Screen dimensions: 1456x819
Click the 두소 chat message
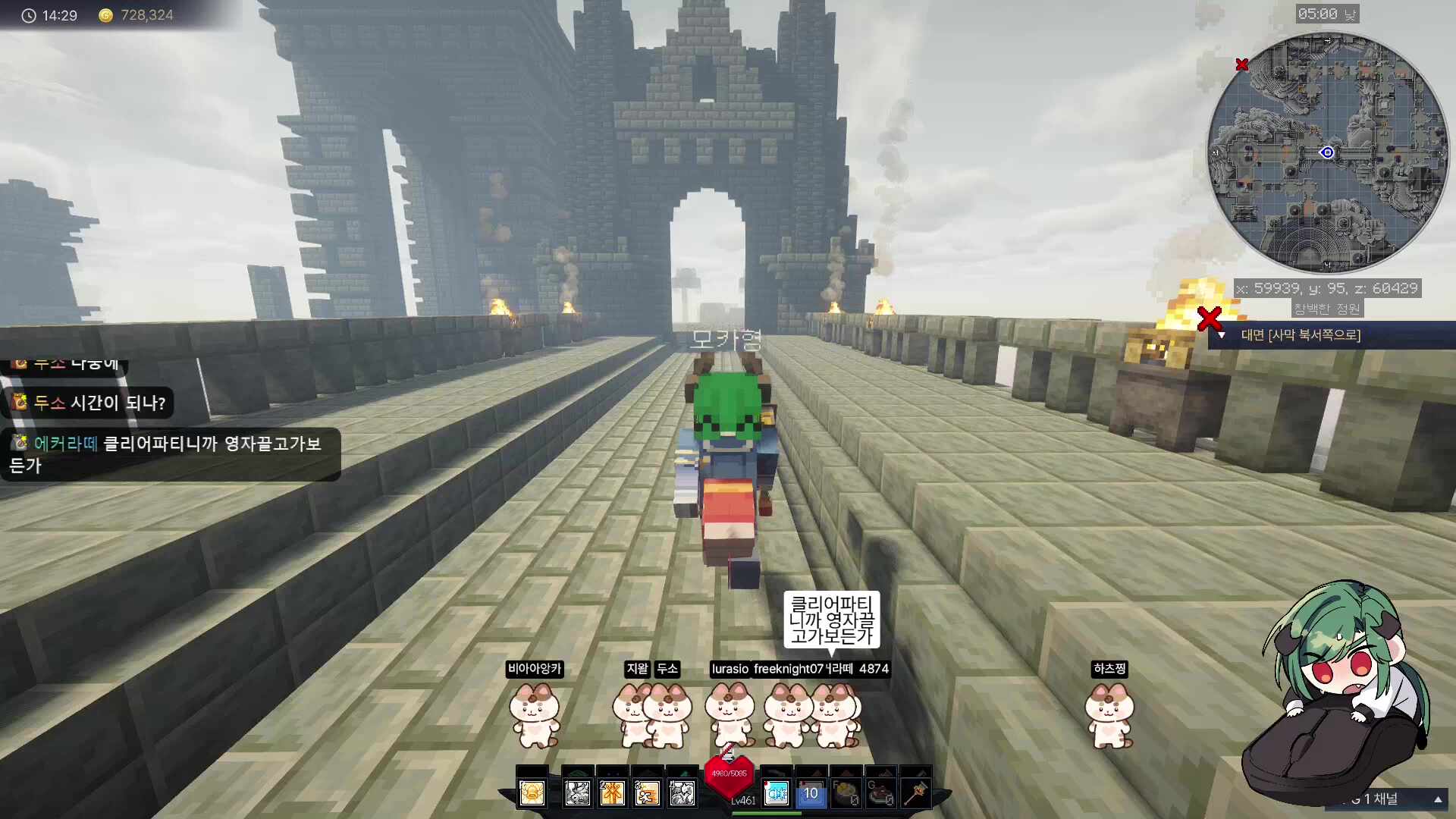pos(91,403)
